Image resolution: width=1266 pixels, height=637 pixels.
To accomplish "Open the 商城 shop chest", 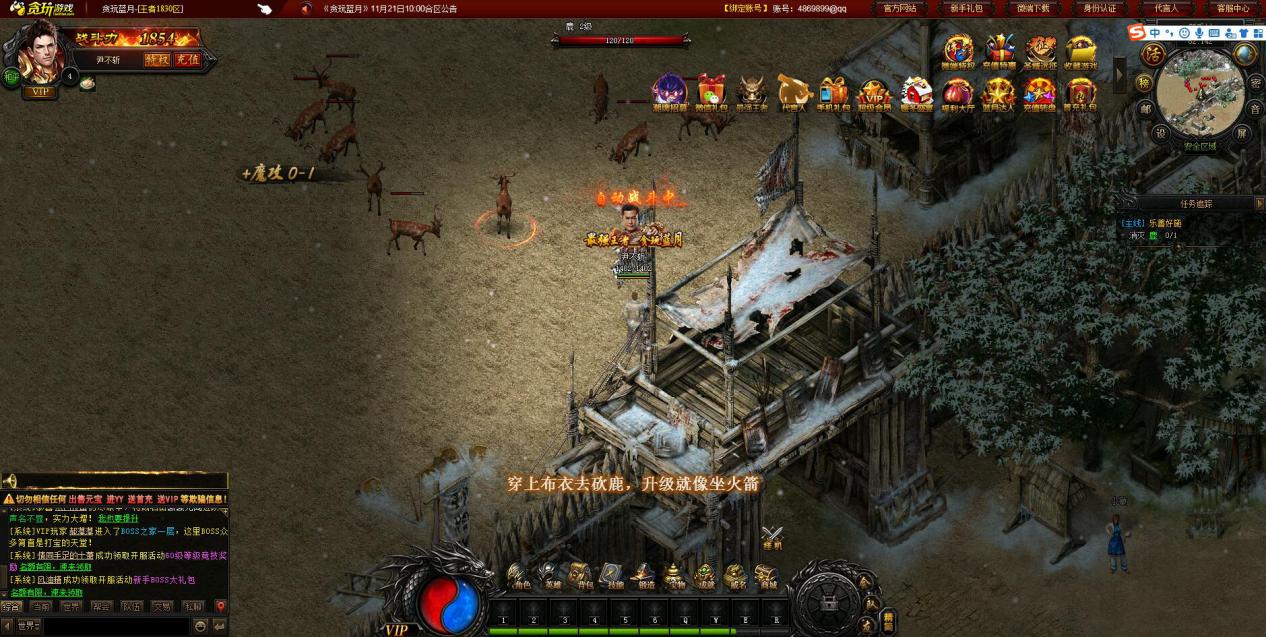I will click(x=767, y=577).
